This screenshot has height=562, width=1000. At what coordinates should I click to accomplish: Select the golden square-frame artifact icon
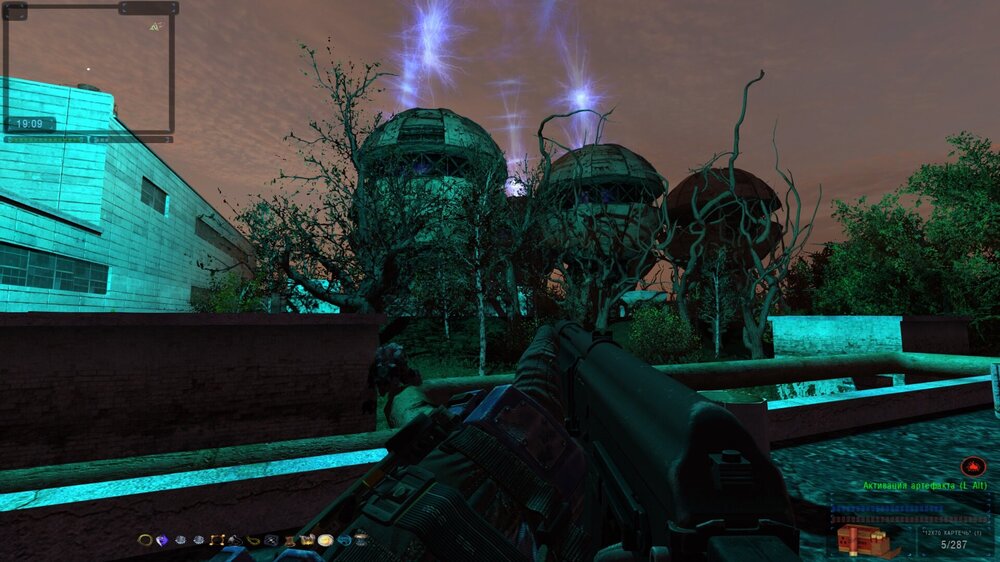point(217,540)
